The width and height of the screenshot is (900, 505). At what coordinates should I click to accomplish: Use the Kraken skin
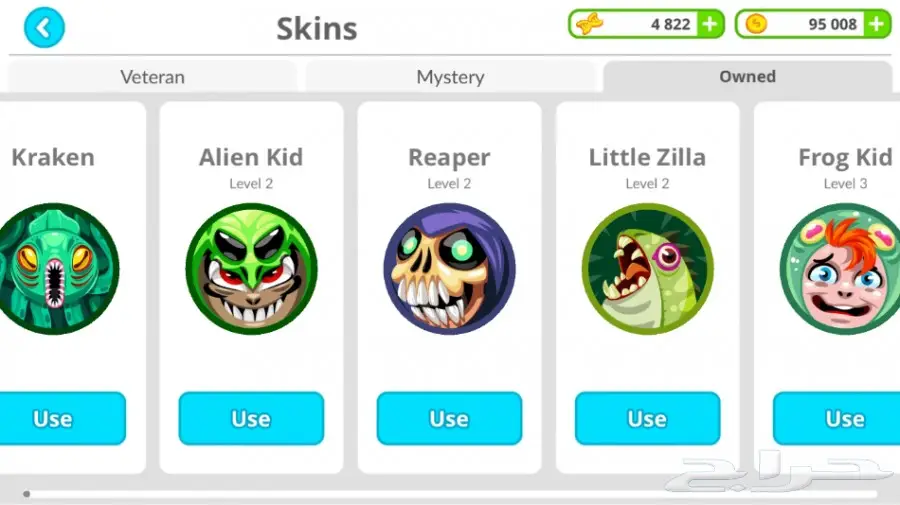coord(55,418)
